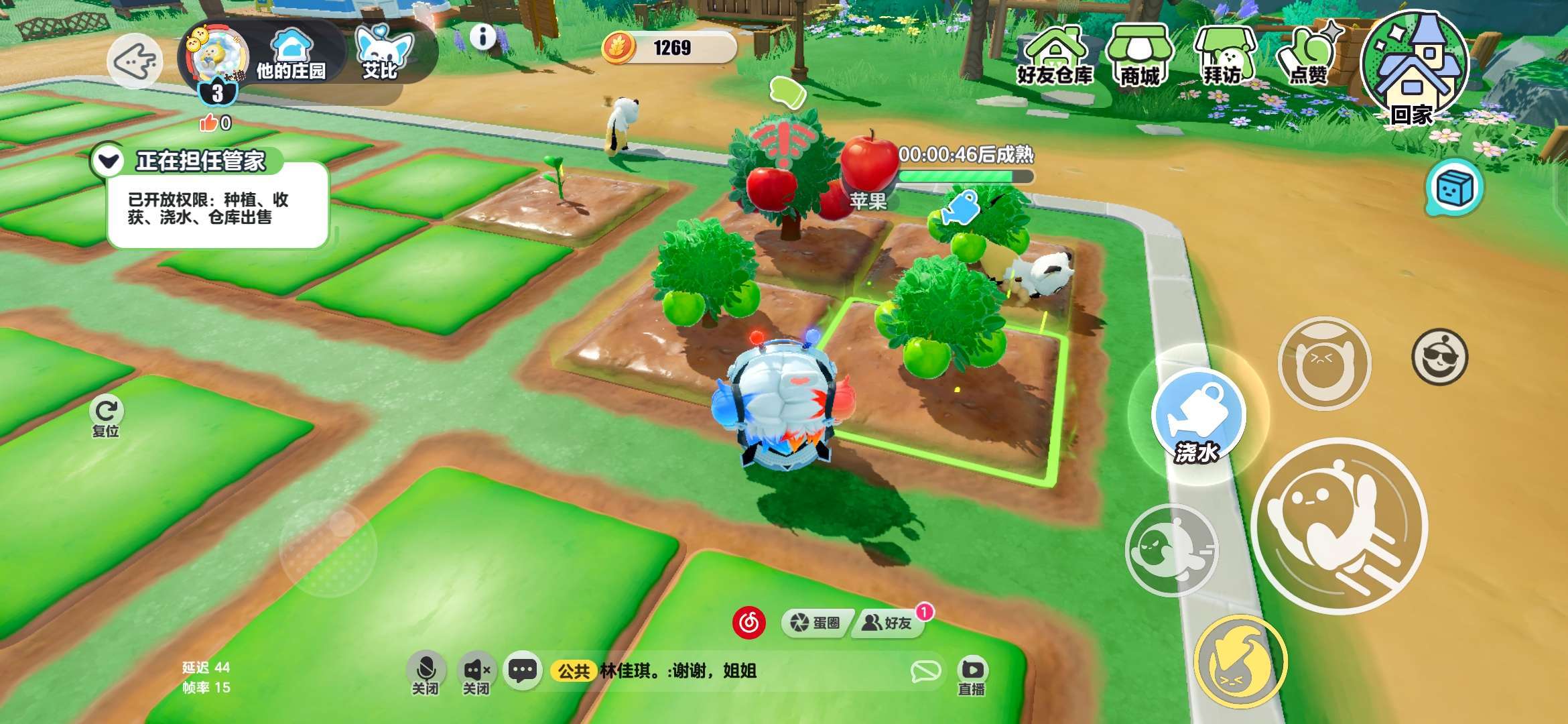Open the 他的庄园 manor tab
The image size is (1568, 724).
pyautogui.click(x=291, y=56)
